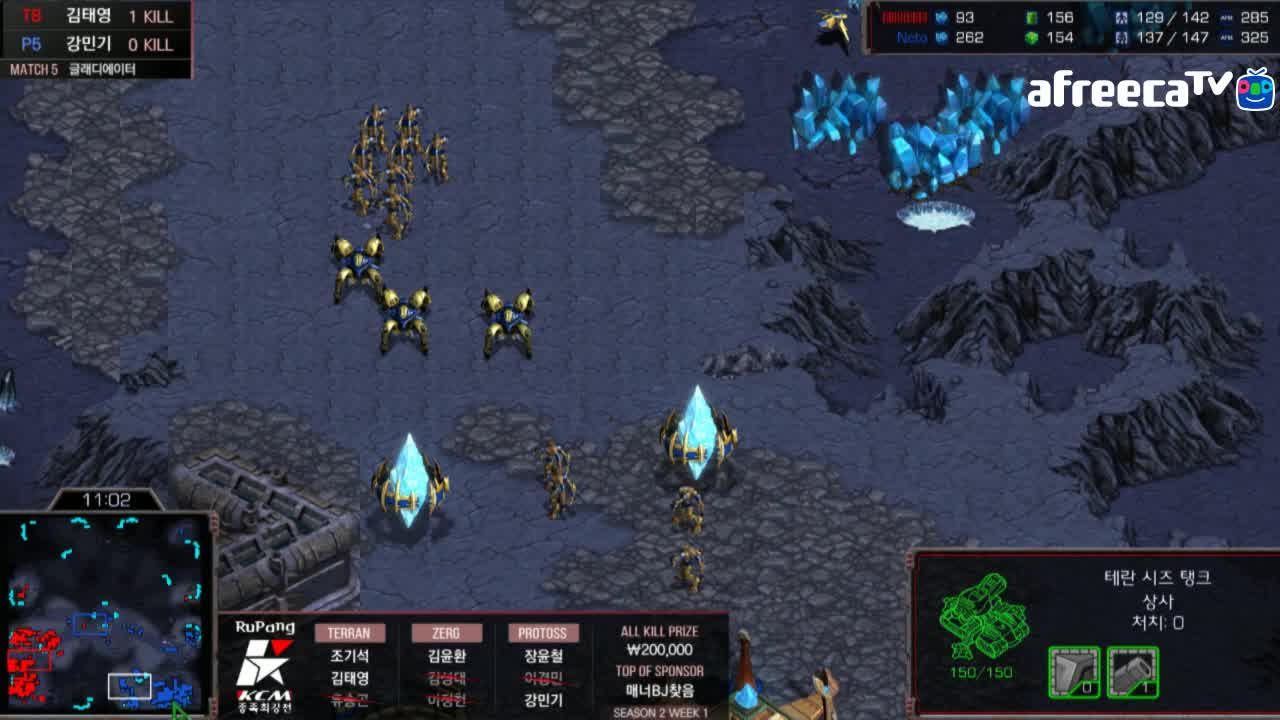1280x720 pixels.
Task: Select the ZERG roster header
Action: pyautogui.click(x=446, y=633)
